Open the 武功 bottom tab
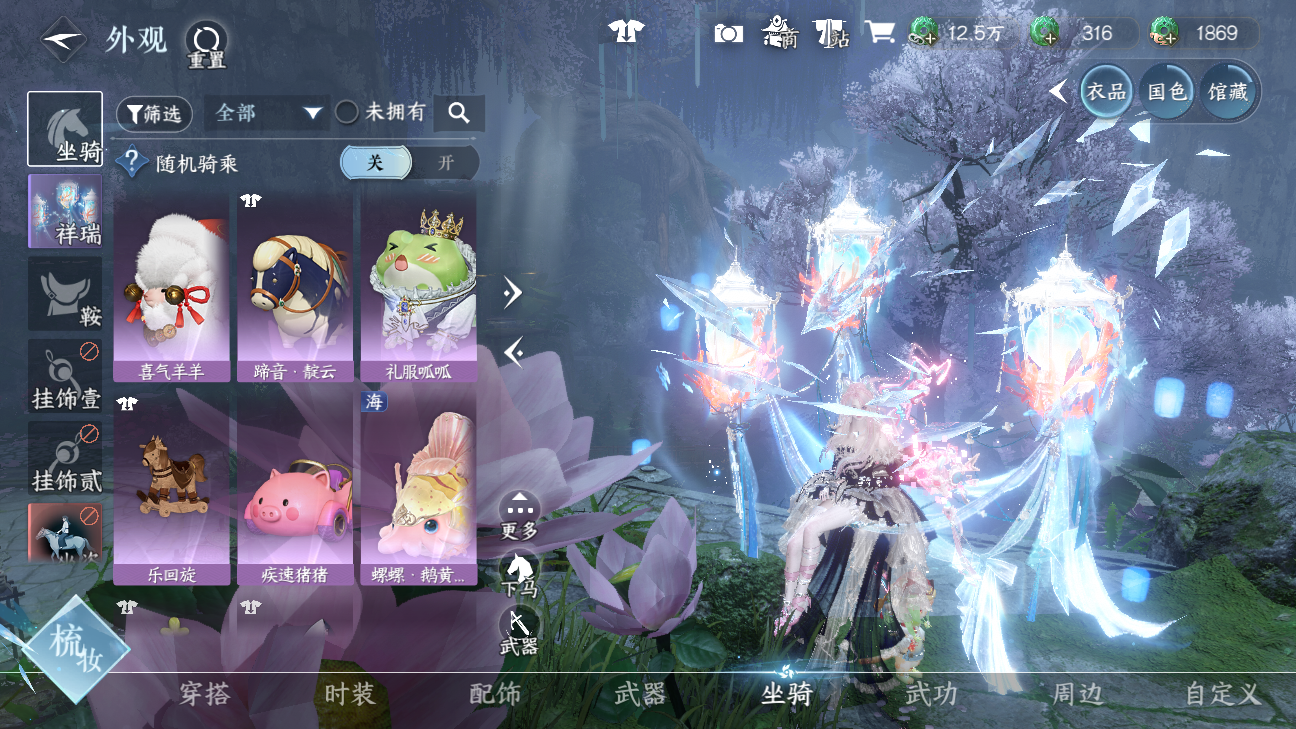 [x=931, y=694]
